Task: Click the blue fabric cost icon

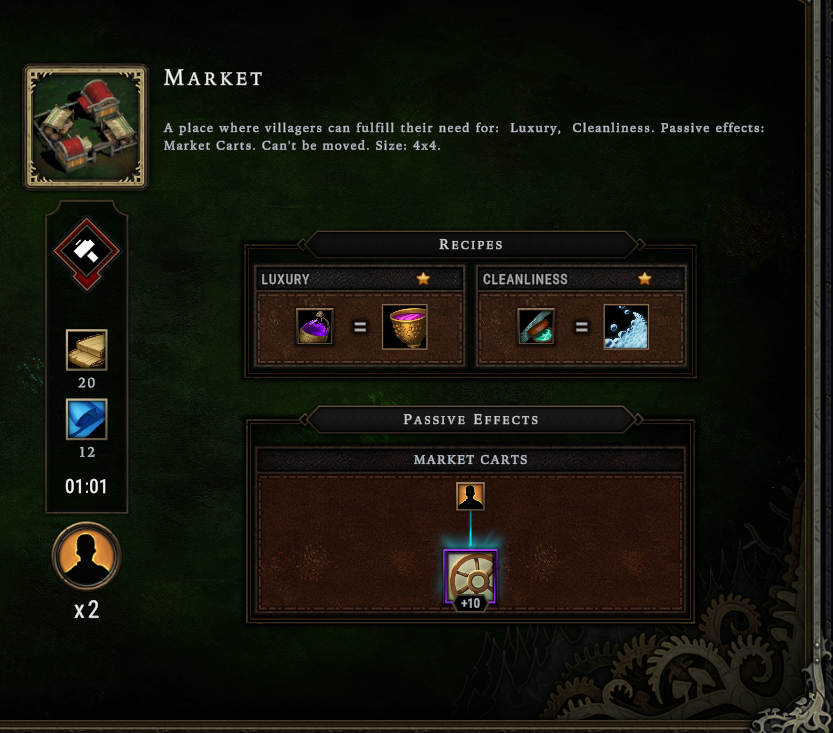Action: [x=86, y=419]
